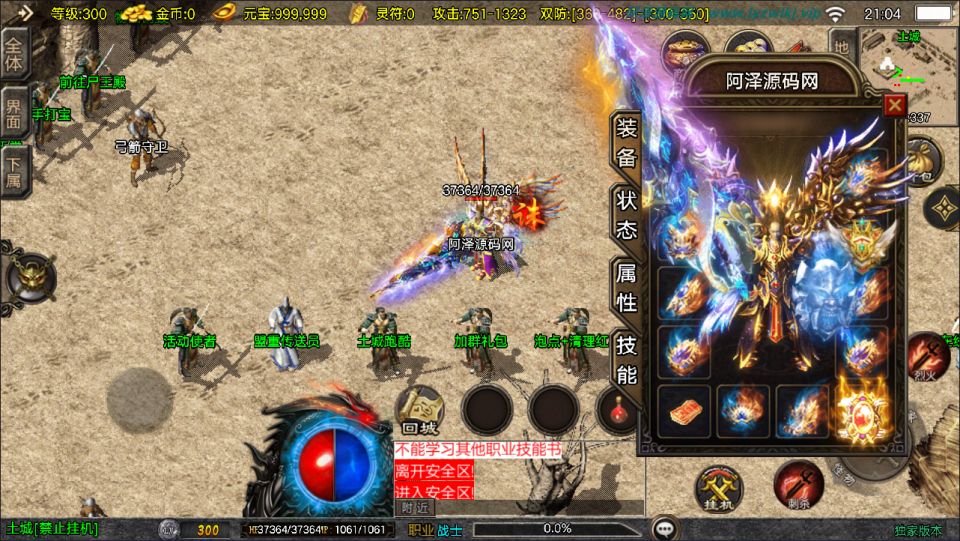
Task: Show the 属性 attributes tab
Action: tap(626, 286)
